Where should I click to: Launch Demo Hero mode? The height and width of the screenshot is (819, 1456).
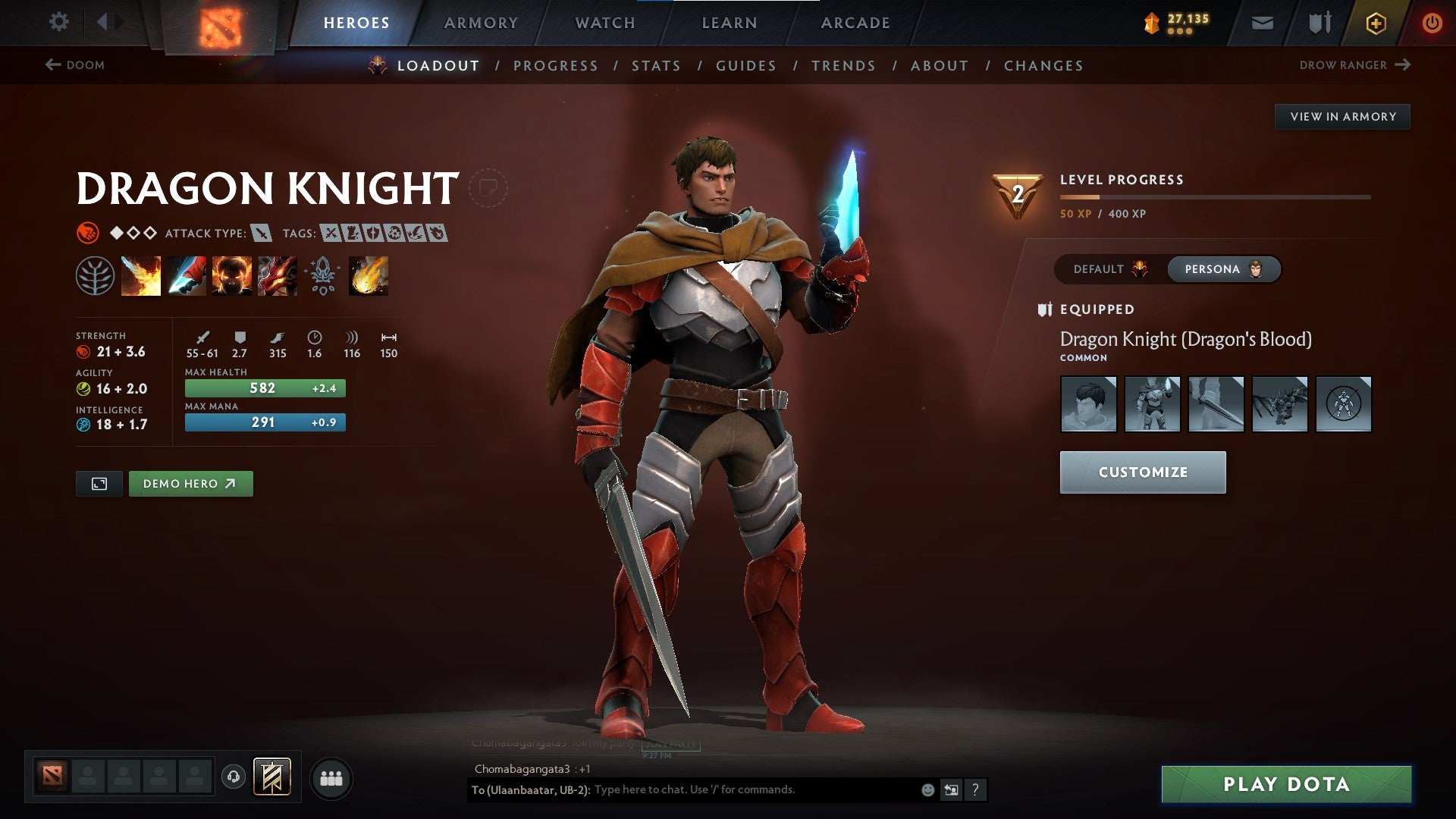point(190,484)
